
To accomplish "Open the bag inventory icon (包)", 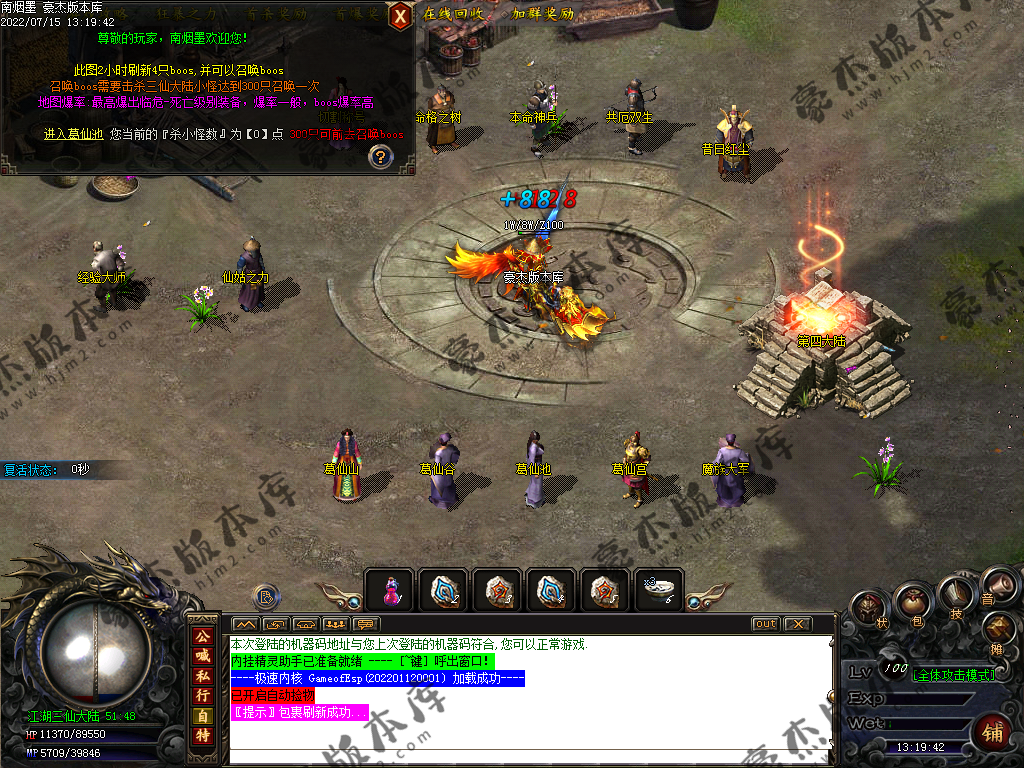I will pos(913,603).
